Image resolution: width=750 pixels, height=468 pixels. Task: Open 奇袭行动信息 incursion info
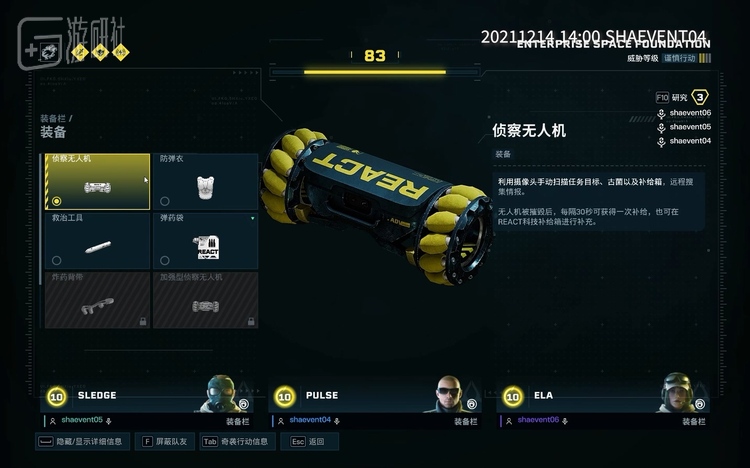click(236, 441)
